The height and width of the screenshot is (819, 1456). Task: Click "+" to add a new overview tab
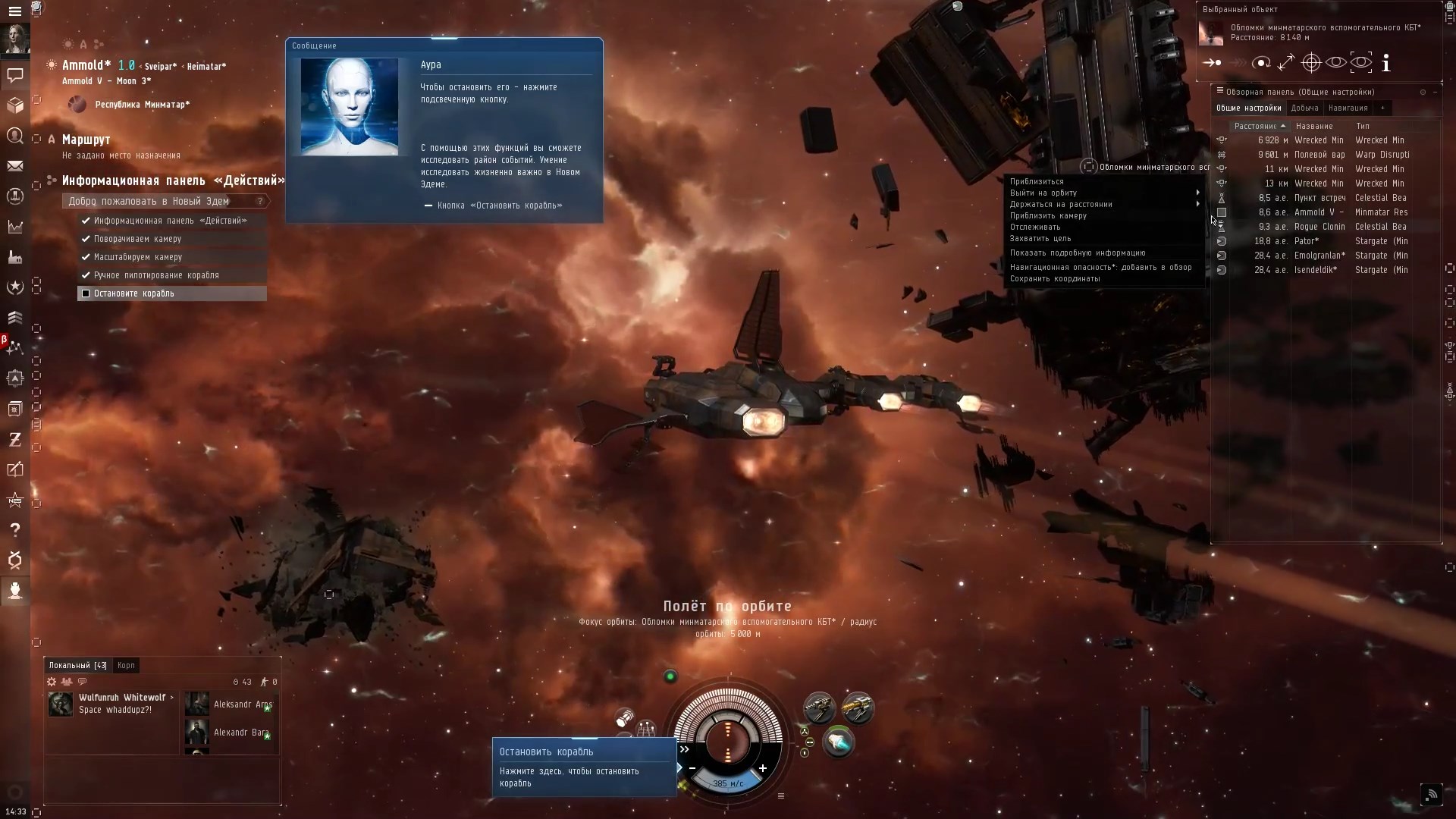coord(1383,108)
